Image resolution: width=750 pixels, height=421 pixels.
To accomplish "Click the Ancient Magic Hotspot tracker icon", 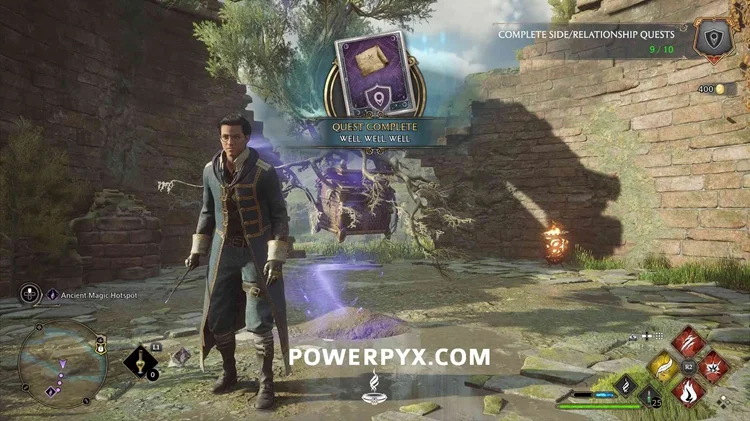I will click(x=52, y=295).
